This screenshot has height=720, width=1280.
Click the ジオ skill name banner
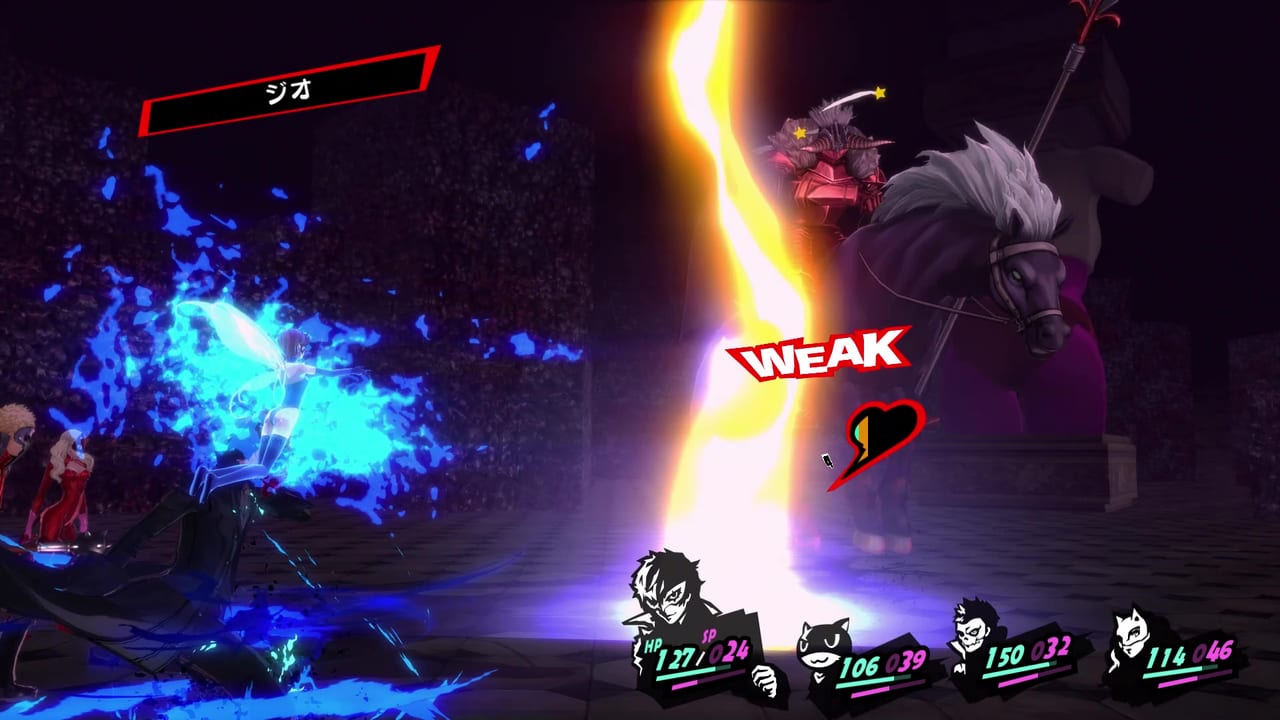tap(290, 90)
